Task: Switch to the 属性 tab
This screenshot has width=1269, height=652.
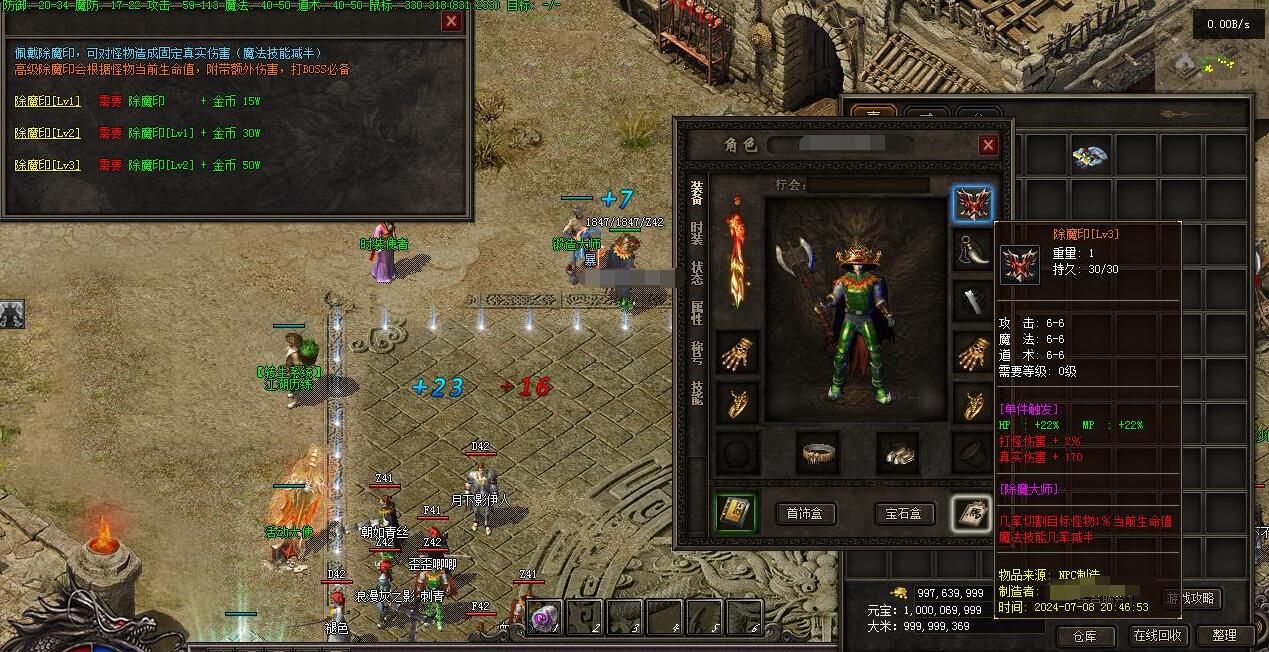Action: pyautogui.click(x=697, y=313)
